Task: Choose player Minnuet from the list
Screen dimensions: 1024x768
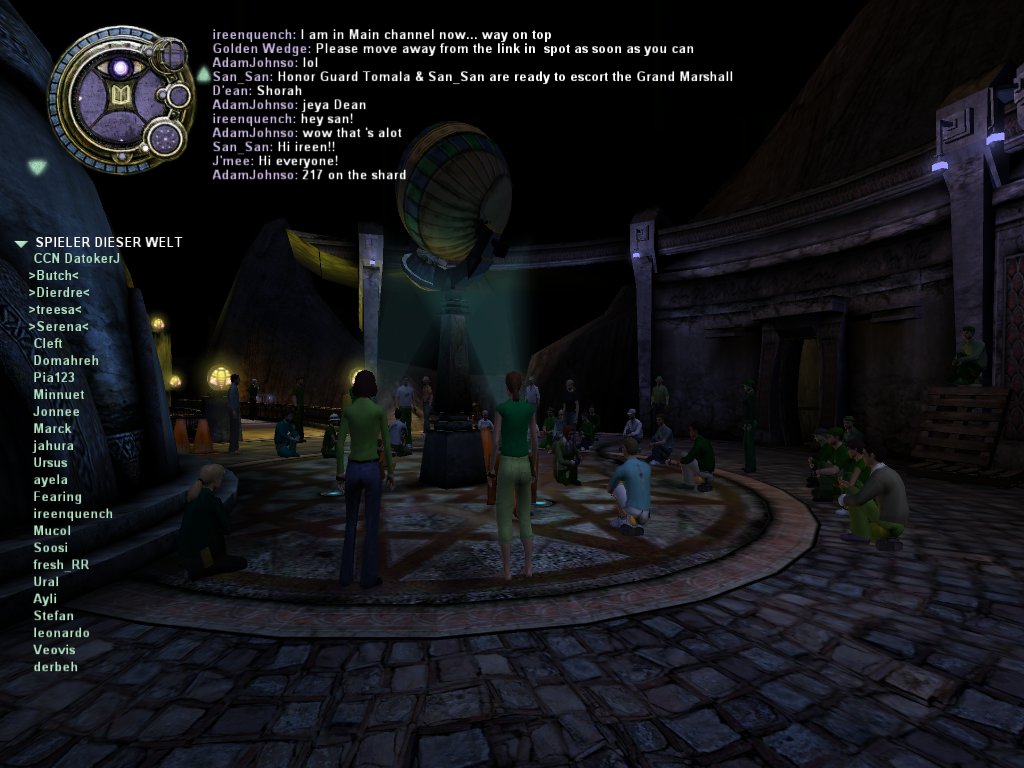Action: pyautogui.click(x=58, y=395)
